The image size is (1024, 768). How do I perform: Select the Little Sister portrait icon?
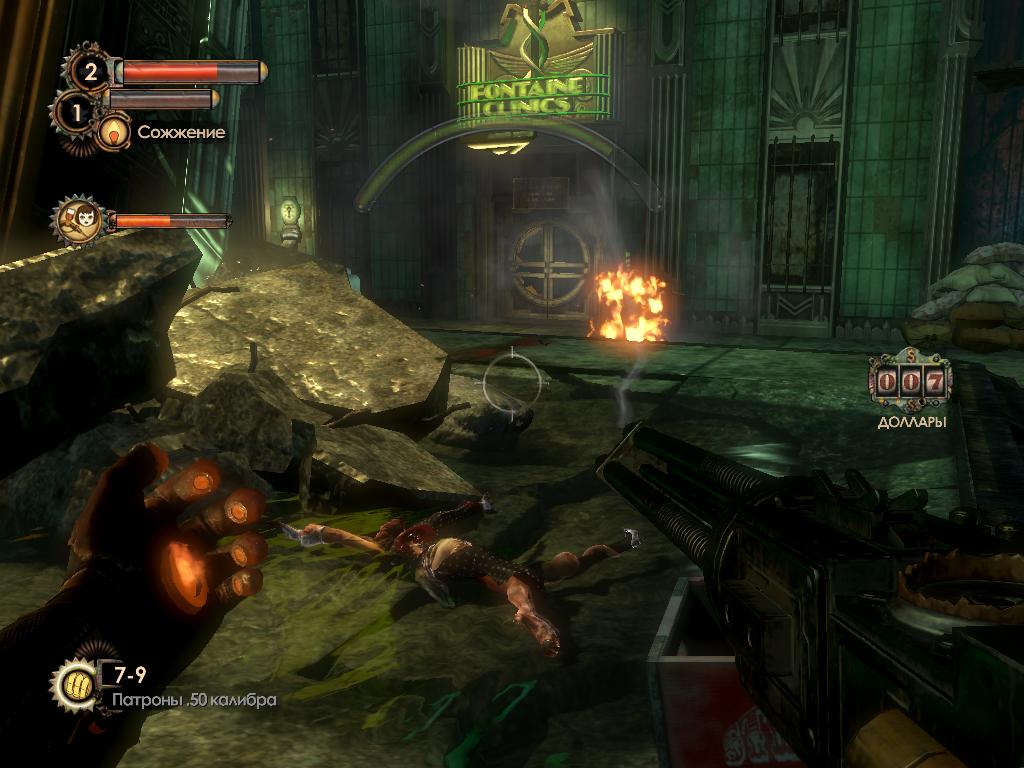tap(81, 220)
